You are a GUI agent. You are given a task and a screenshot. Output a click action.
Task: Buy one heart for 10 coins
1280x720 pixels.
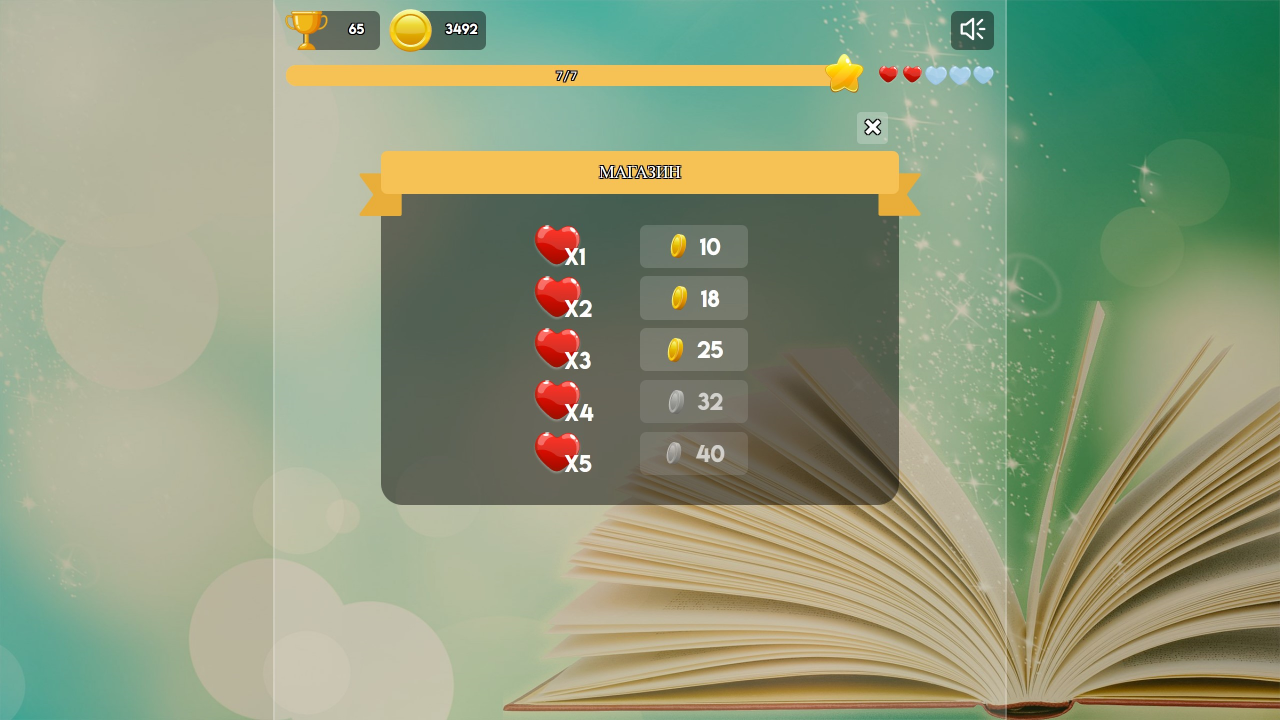(693, 246)
